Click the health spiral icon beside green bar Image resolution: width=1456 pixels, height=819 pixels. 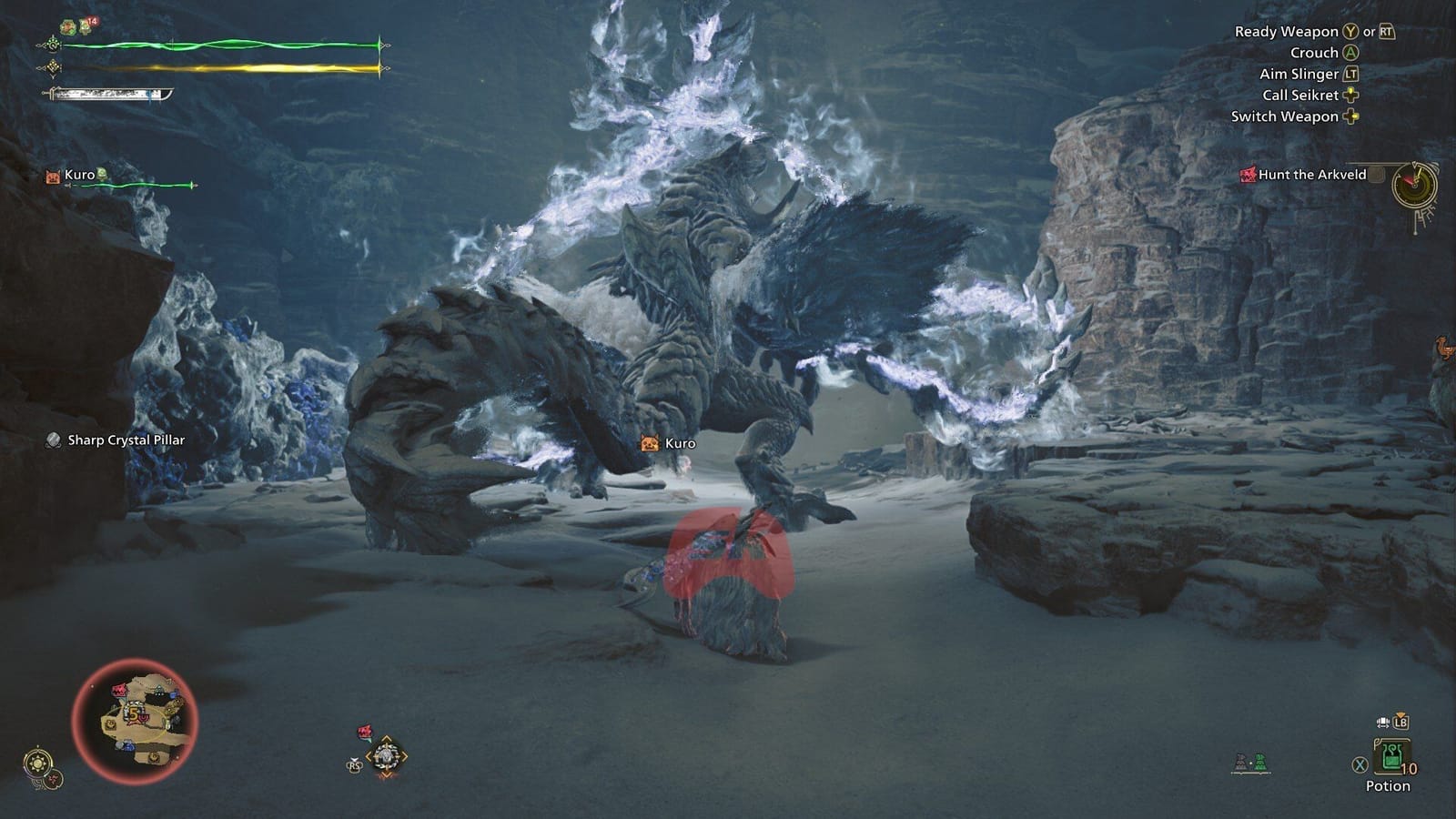coord(53,44)
